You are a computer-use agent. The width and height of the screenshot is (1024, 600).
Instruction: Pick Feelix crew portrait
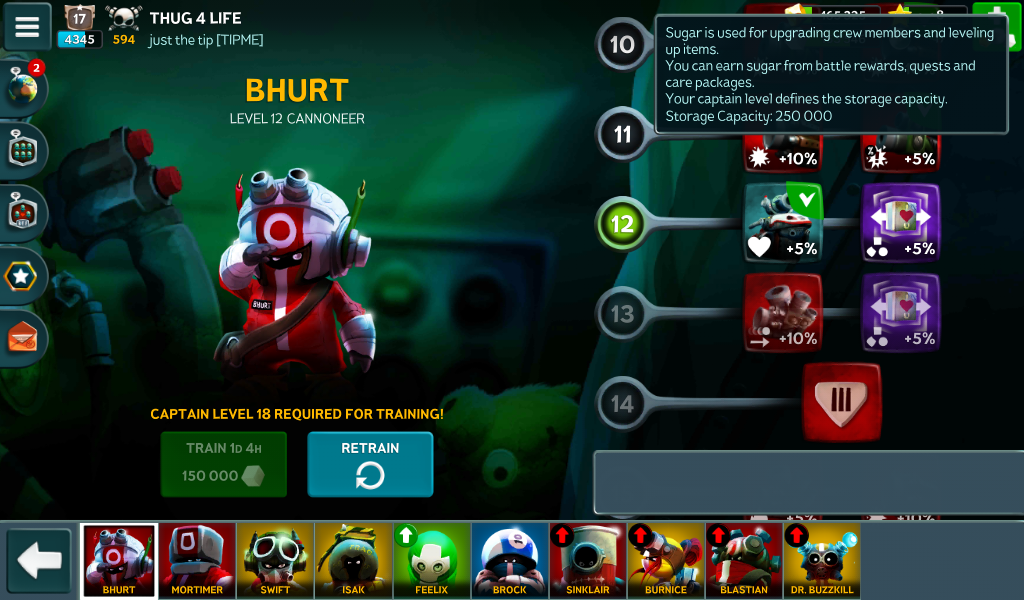pos(431,560)
